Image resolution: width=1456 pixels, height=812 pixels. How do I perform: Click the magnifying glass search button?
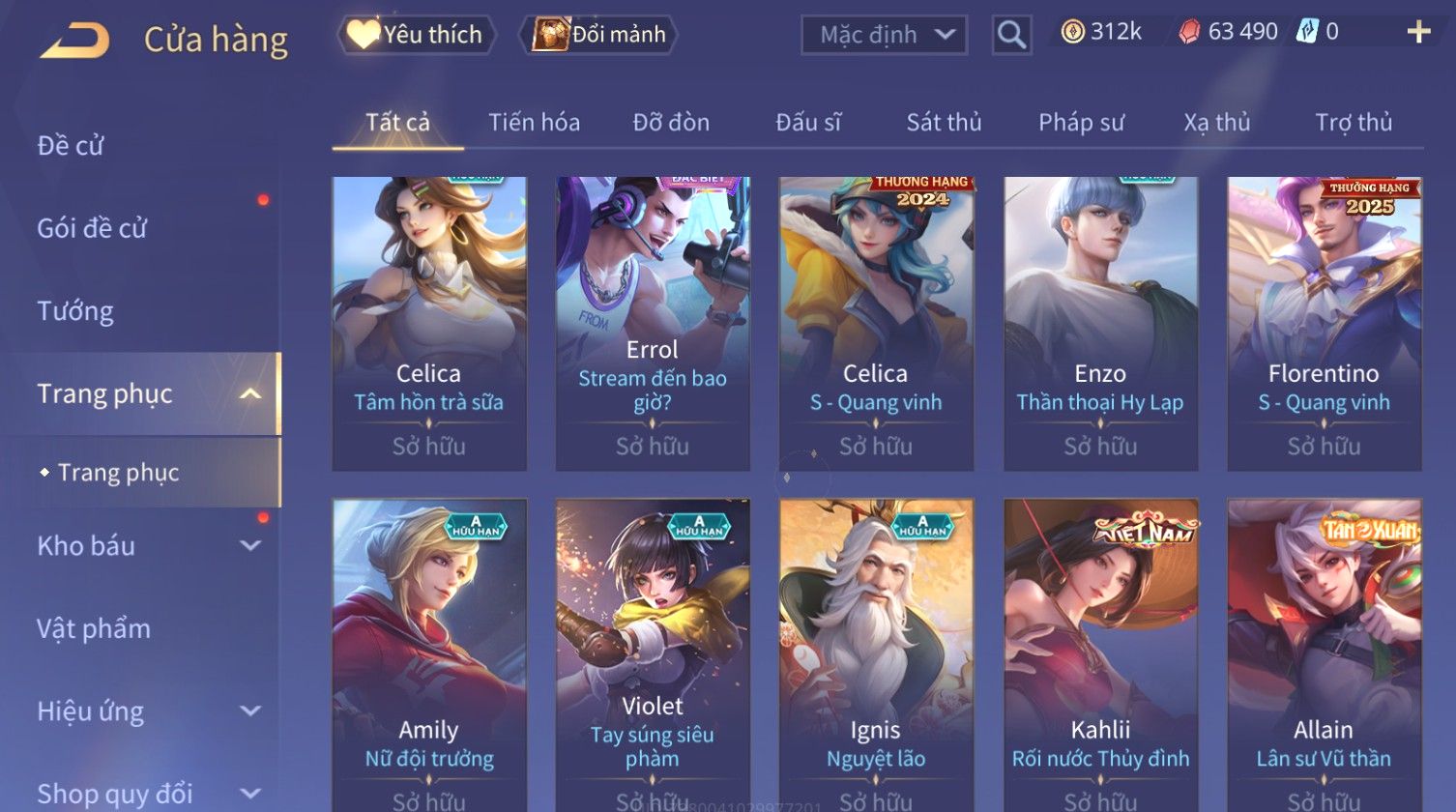click(x=1011, y=35)
